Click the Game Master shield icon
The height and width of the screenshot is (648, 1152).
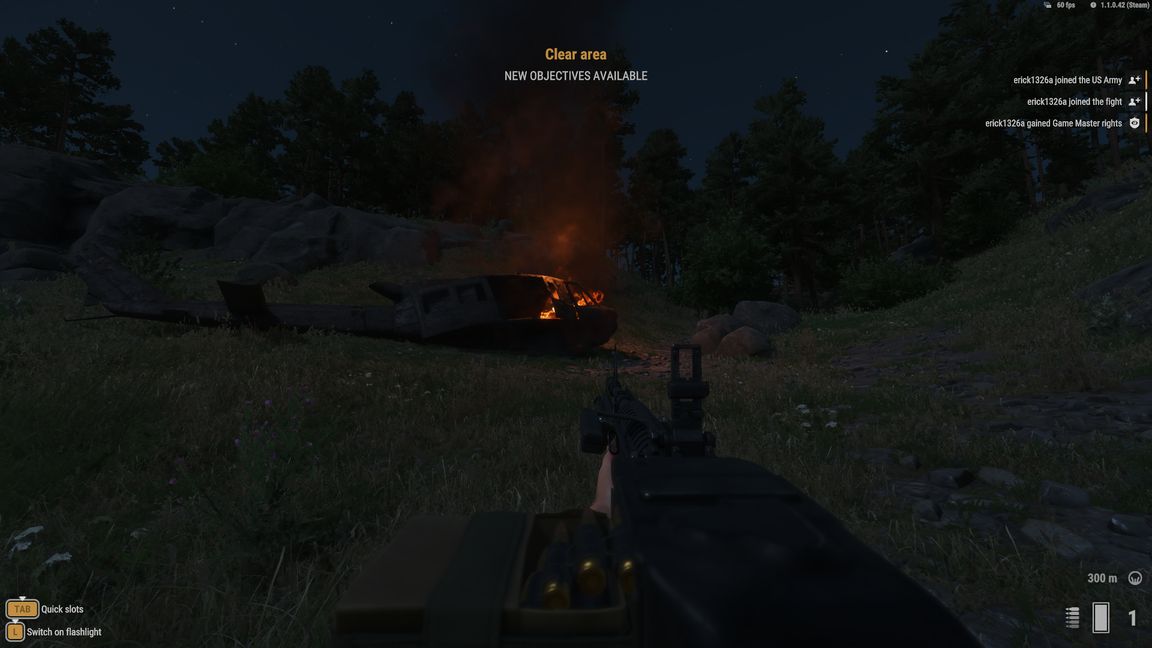click(1134, 124)
